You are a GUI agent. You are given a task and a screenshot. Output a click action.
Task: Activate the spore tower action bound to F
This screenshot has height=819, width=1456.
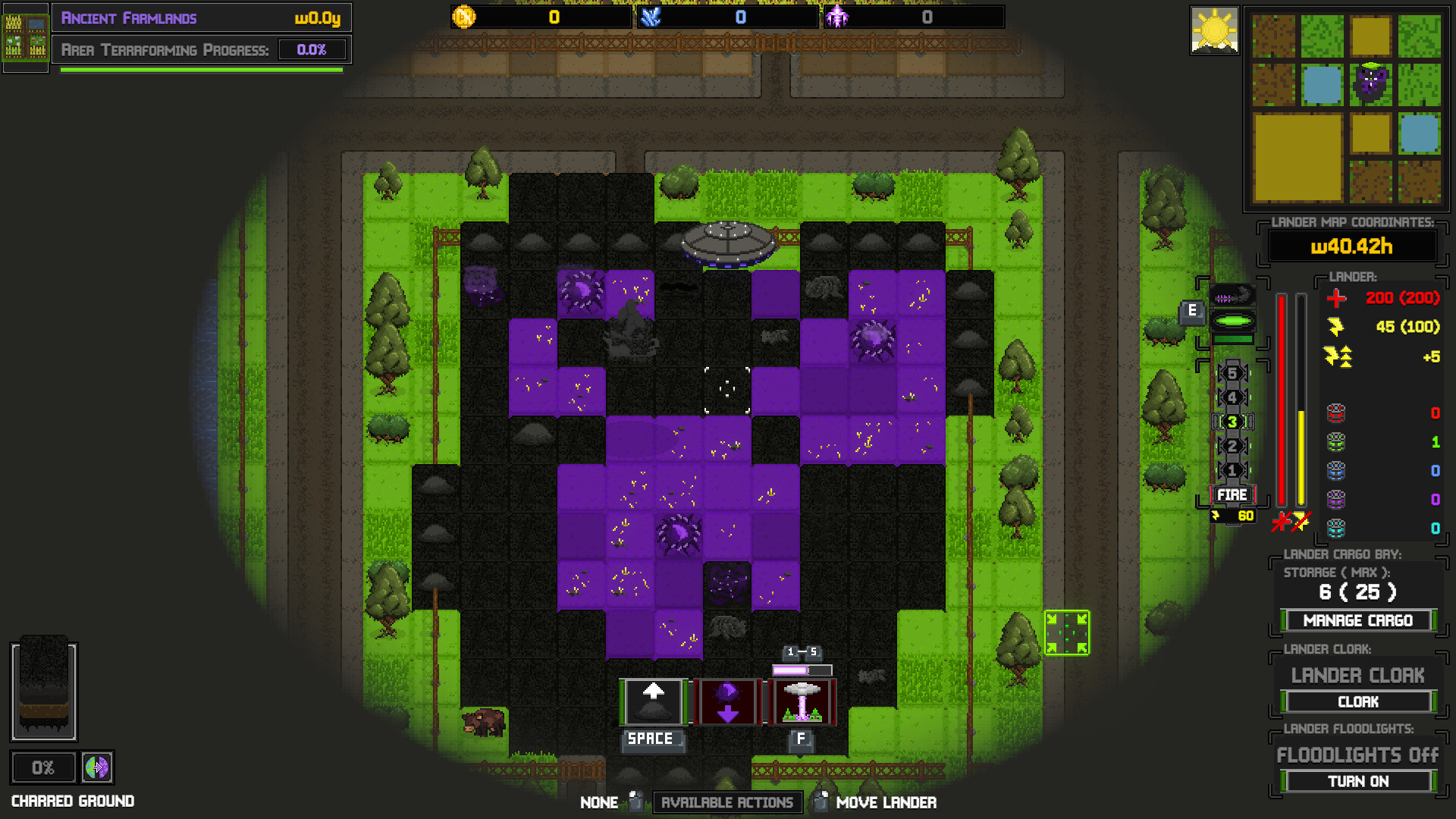(x=802, y=700)
